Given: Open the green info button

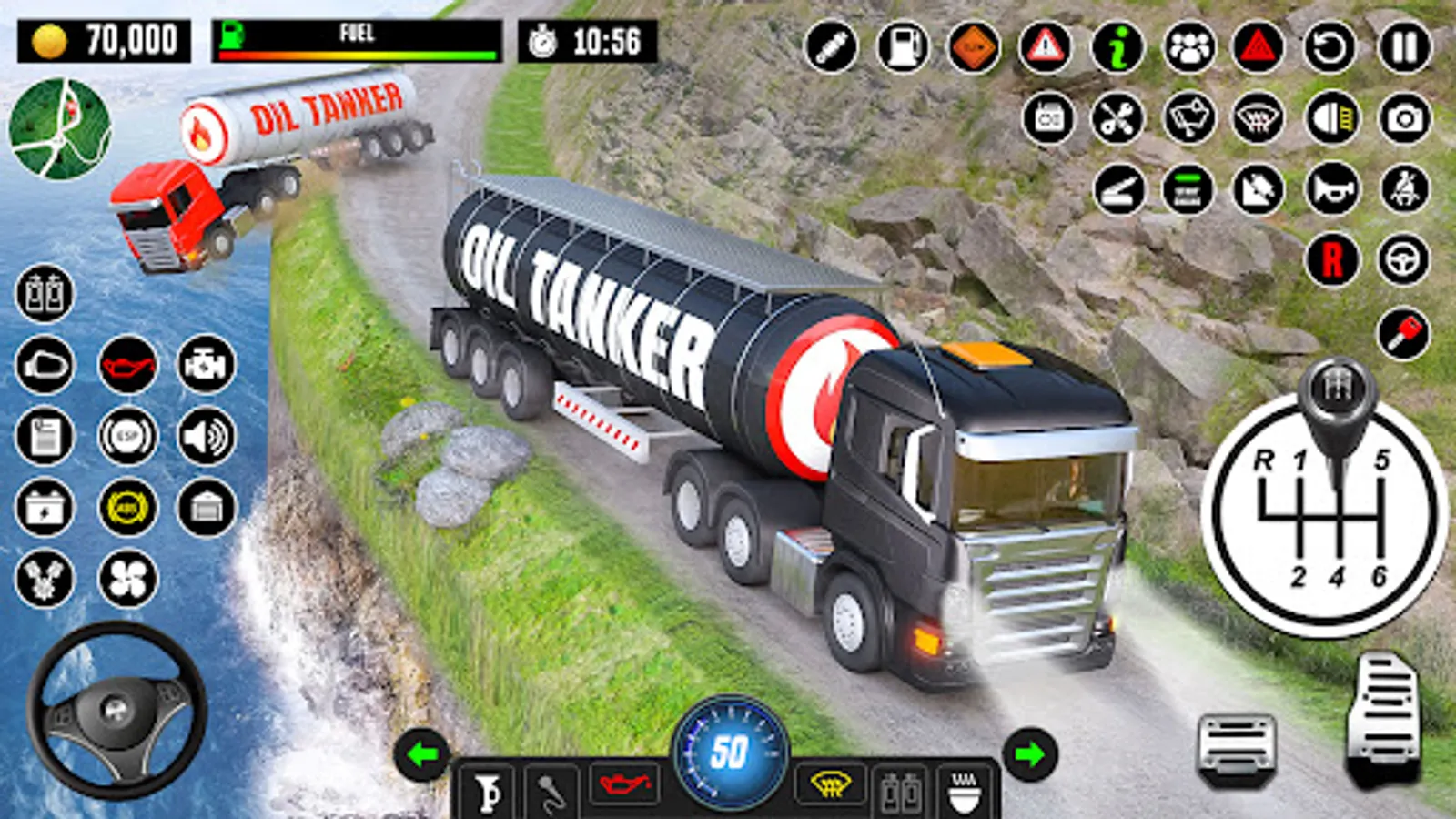Looking at the screenshot, I should 1117,46.
